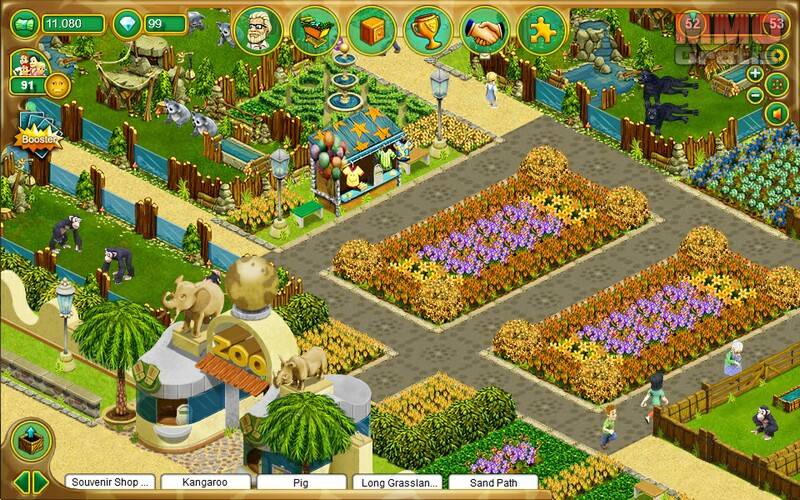Open the golden trophy achievements

(428, 31)
